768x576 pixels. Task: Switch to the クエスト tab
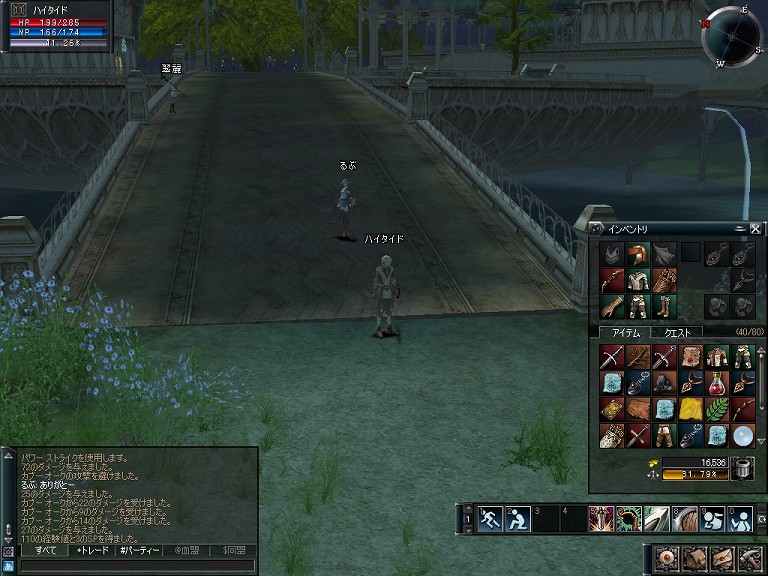677,332
